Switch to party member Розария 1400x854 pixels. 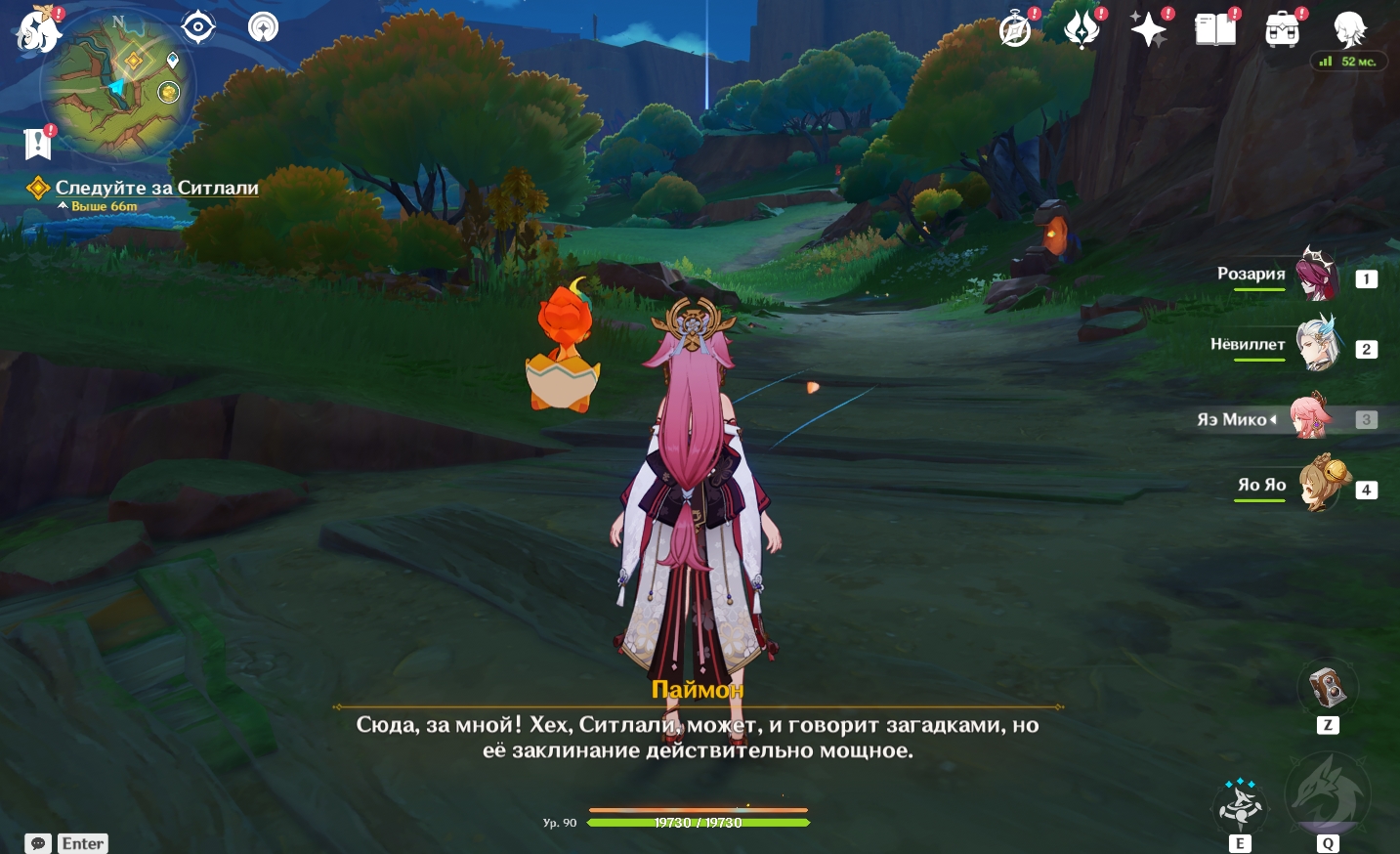point(1317,277)
